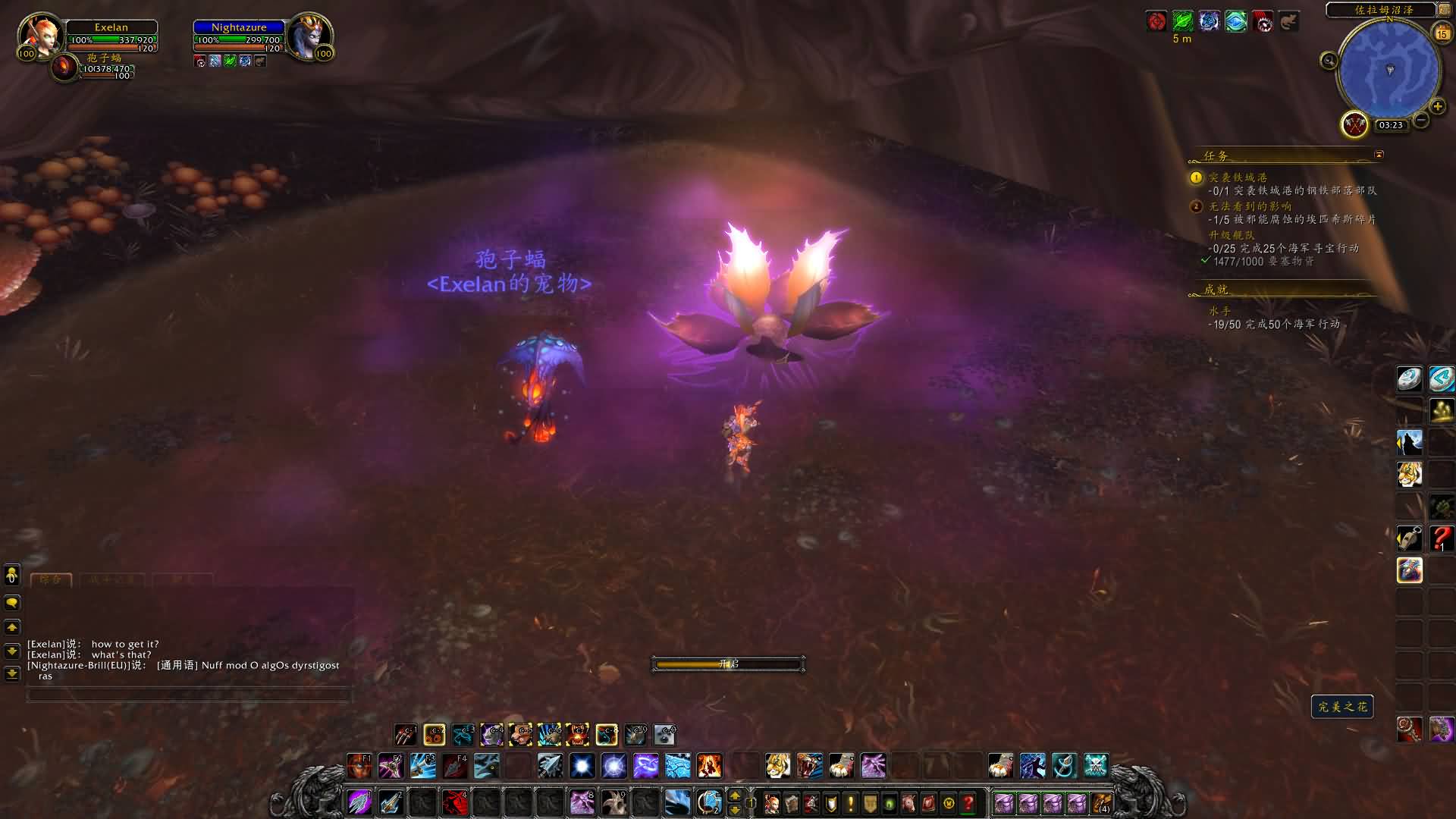Open the crossed-axes garrison report button
The width and height of the screenshot is (1456, 819).
(x=1354, y=124)
